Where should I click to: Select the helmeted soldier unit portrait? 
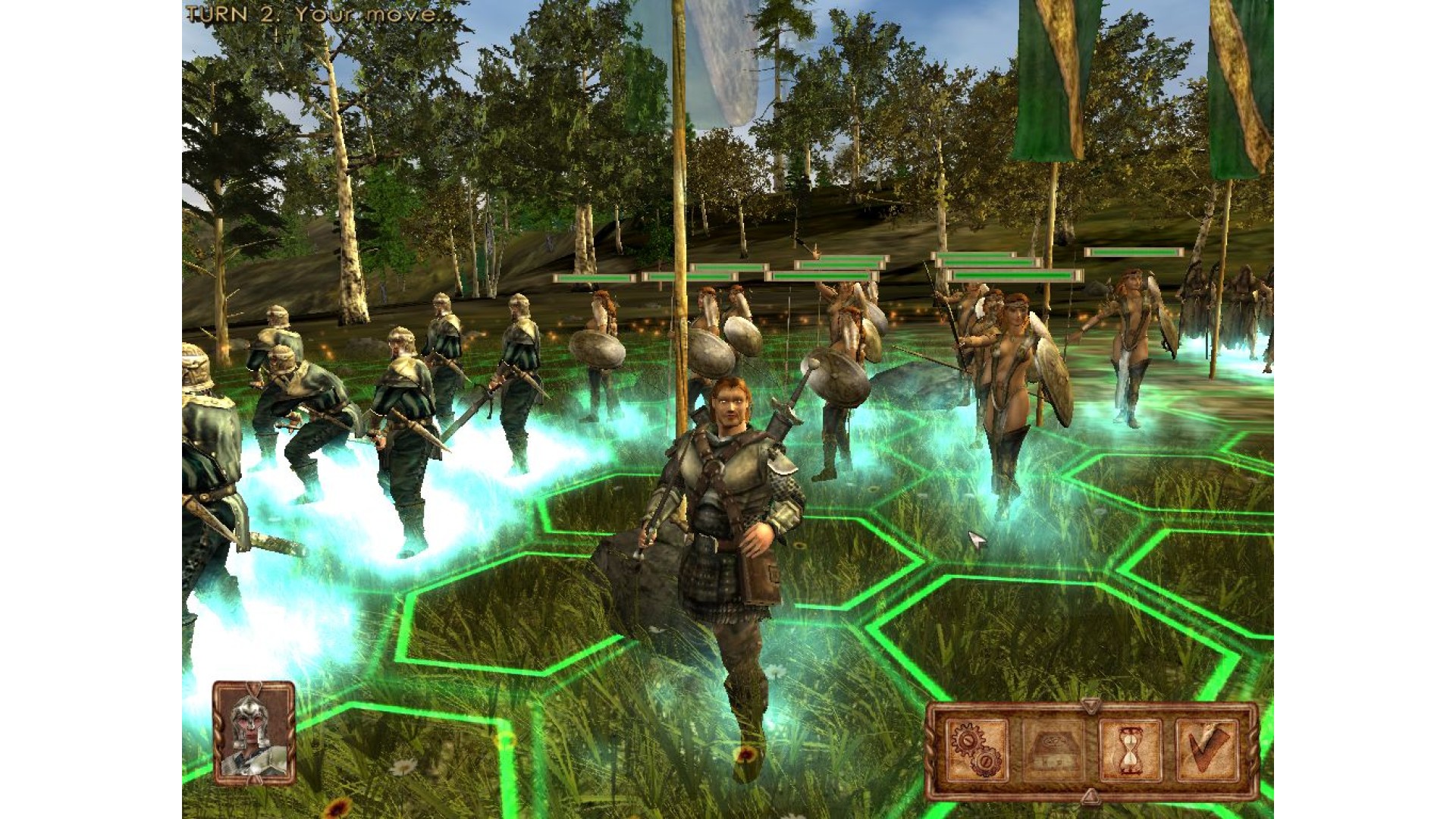254,732
